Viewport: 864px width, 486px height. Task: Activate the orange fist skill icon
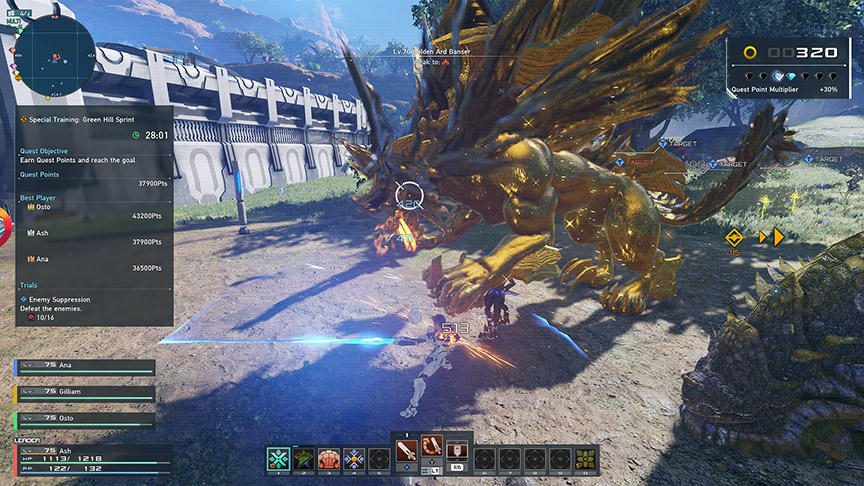point(329,459)
